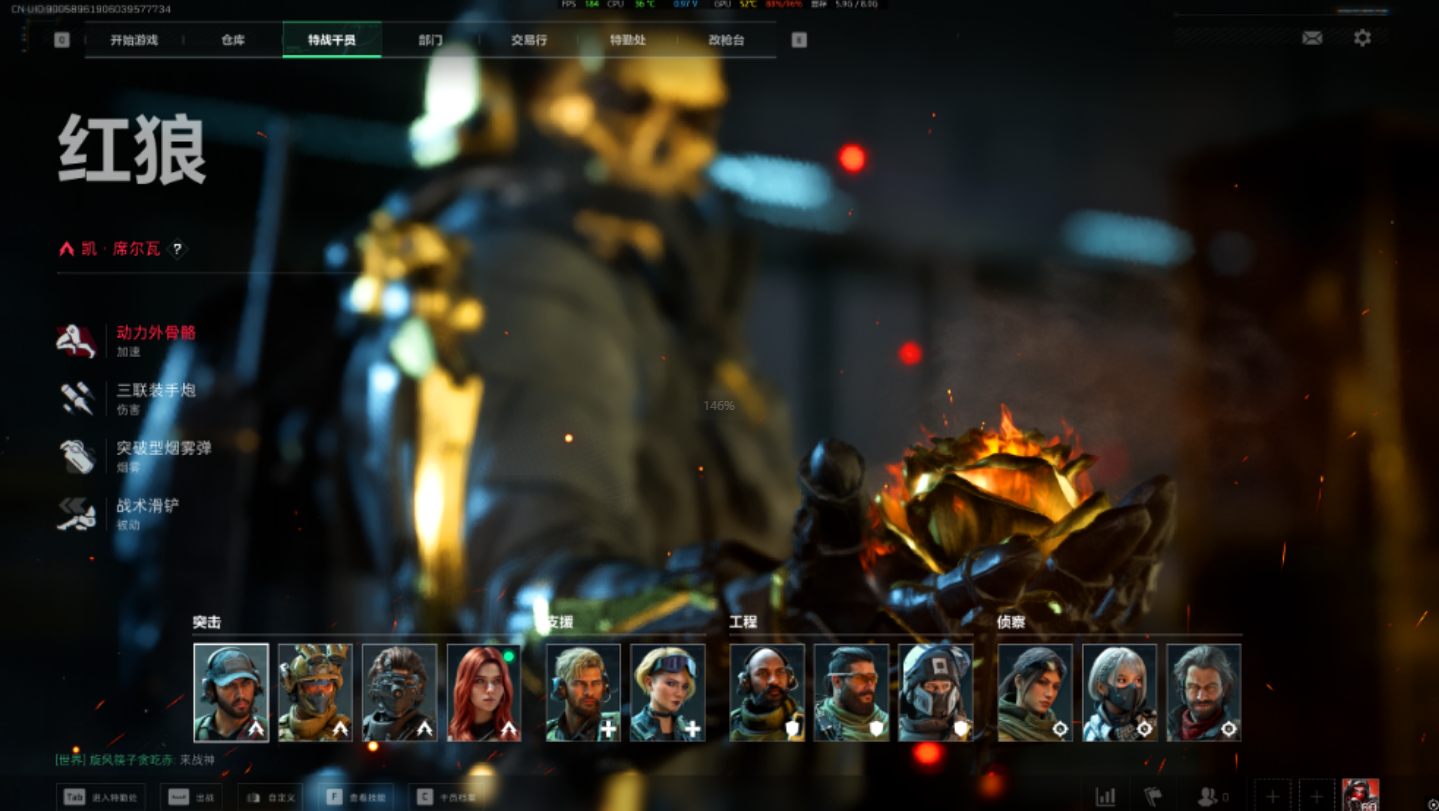Open the player avatar in bottom bar
The width and height of the screenshot is (1439, 811).
pyautogui.click(x=1360, y=795)
